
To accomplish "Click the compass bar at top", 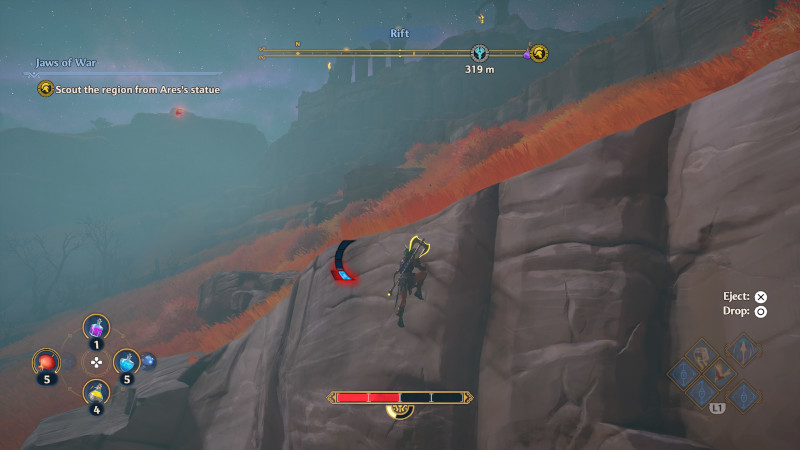I will pos(400,50).
